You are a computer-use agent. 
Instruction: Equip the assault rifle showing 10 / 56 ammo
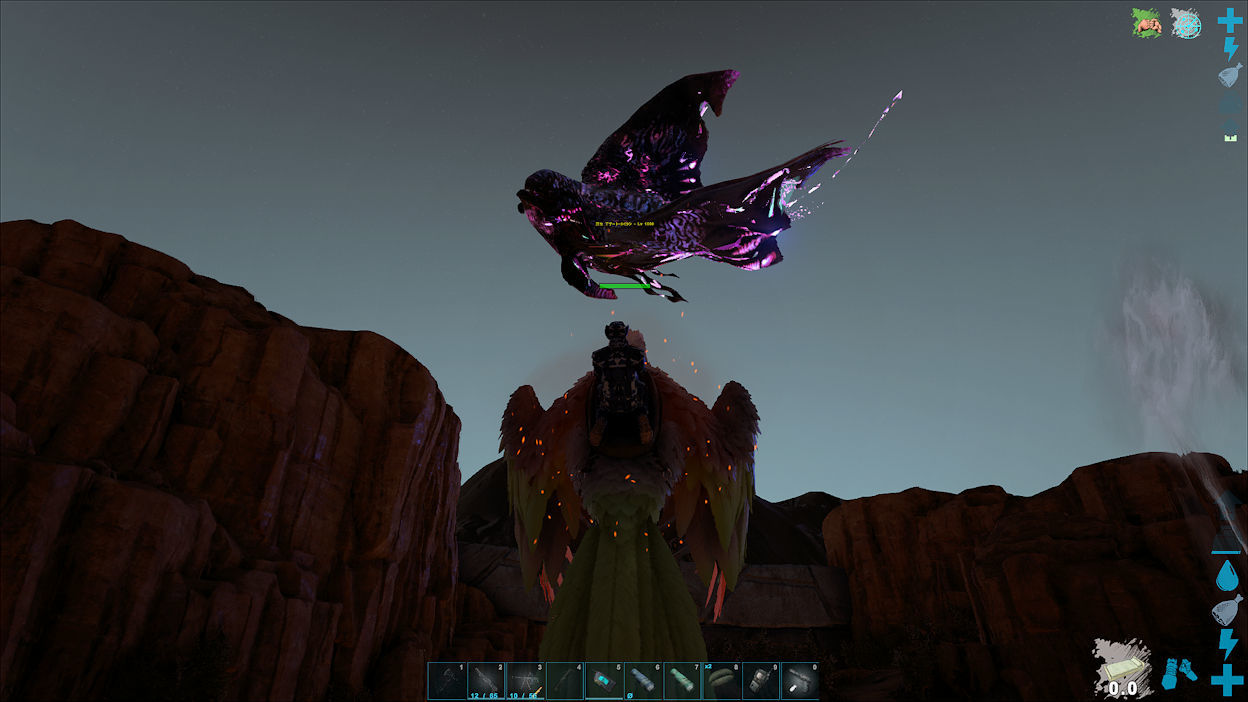[x=525, y=681]
